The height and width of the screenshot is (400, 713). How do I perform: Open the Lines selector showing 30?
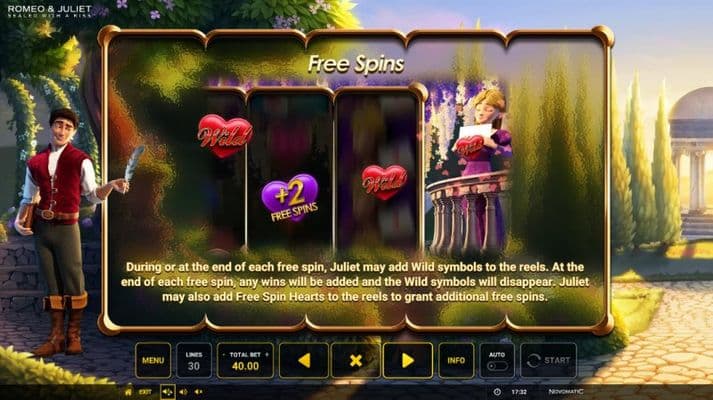(194, 360)
